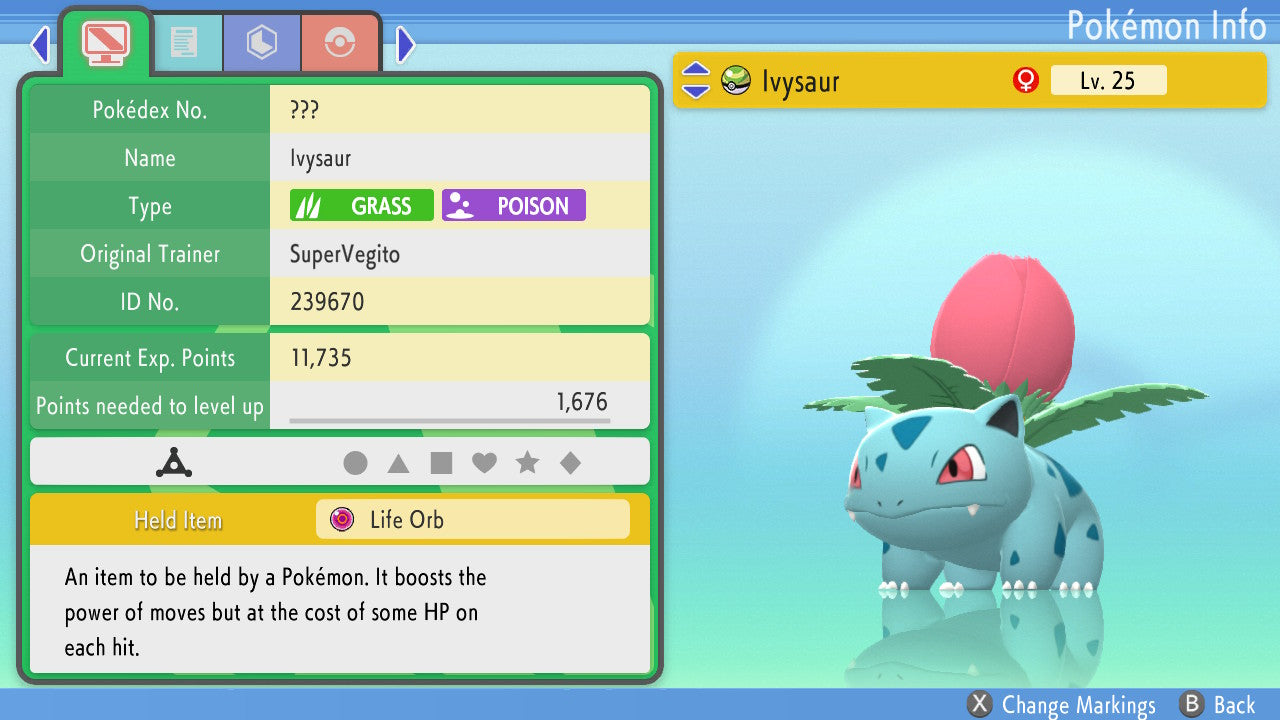Toggle the diamond marking
The height and width of the screenshot is (720, 1280).
570,463
